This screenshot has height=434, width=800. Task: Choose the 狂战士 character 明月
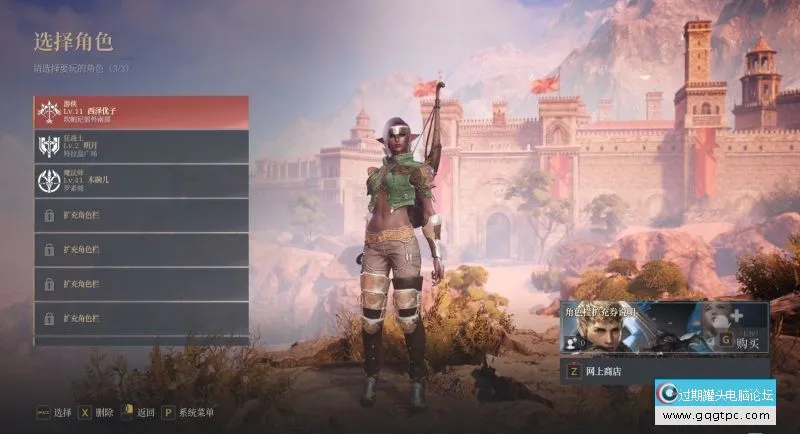coord(140,146)
